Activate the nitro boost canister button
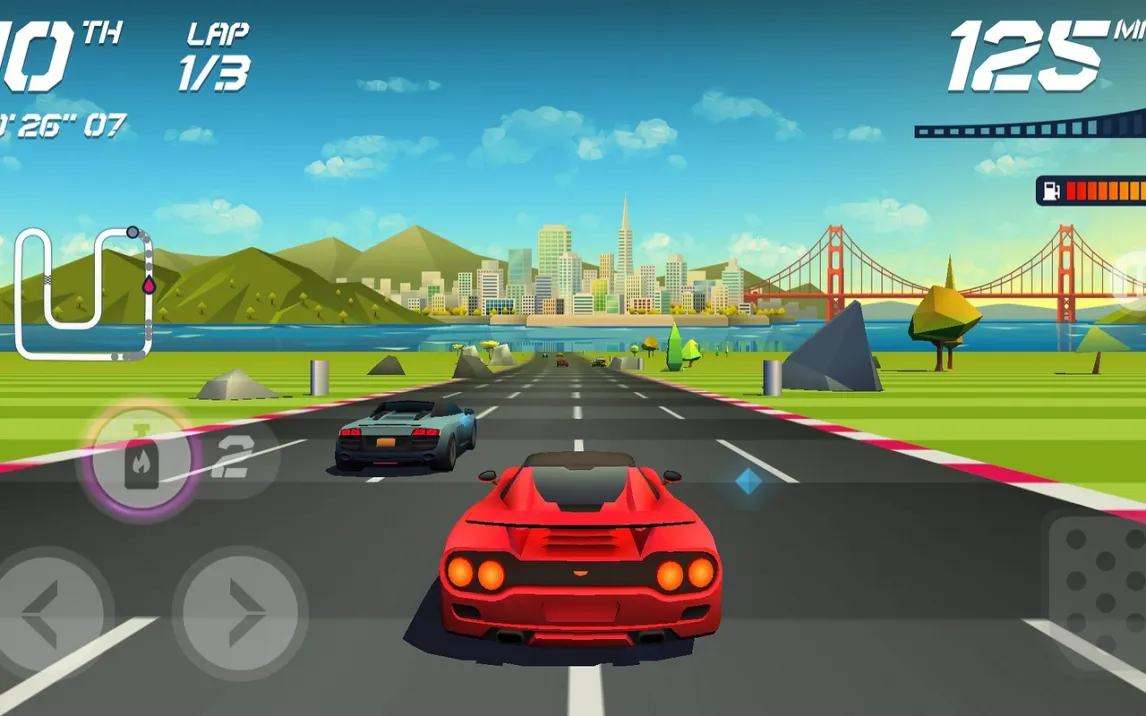 [x=141, y=461]
